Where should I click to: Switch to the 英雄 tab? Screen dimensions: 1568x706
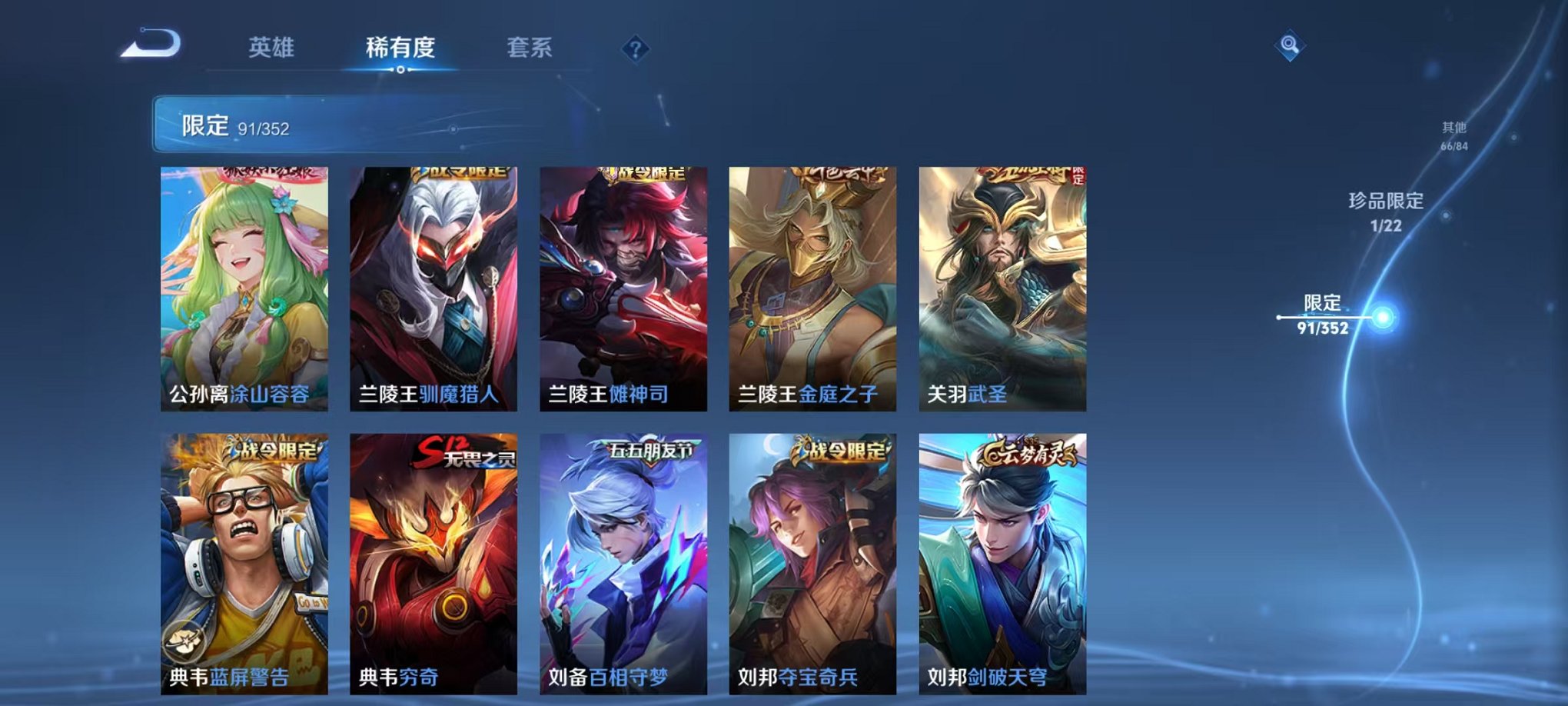(x=273, y=48)
